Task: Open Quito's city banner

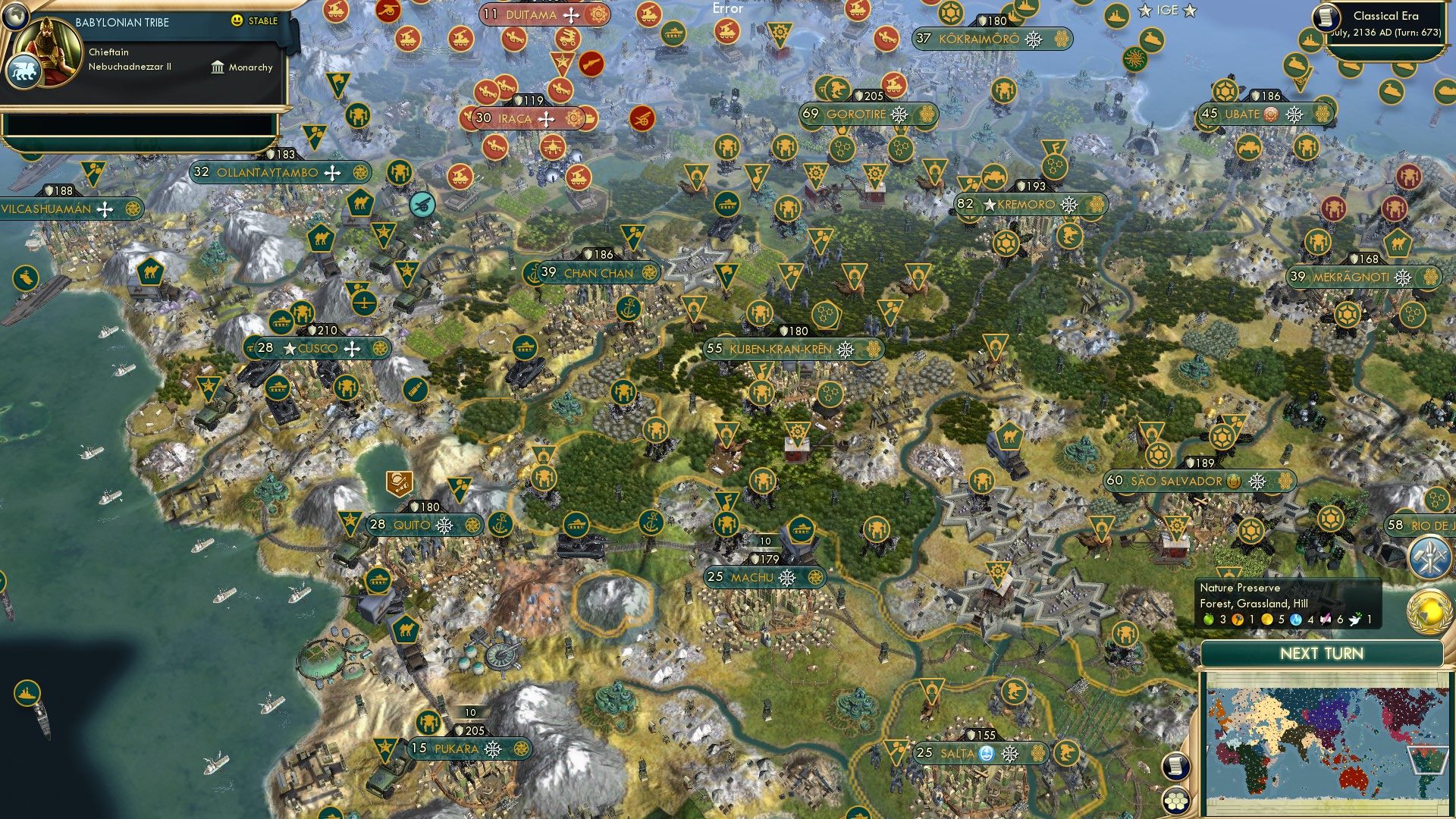Action: click(413, 523)
